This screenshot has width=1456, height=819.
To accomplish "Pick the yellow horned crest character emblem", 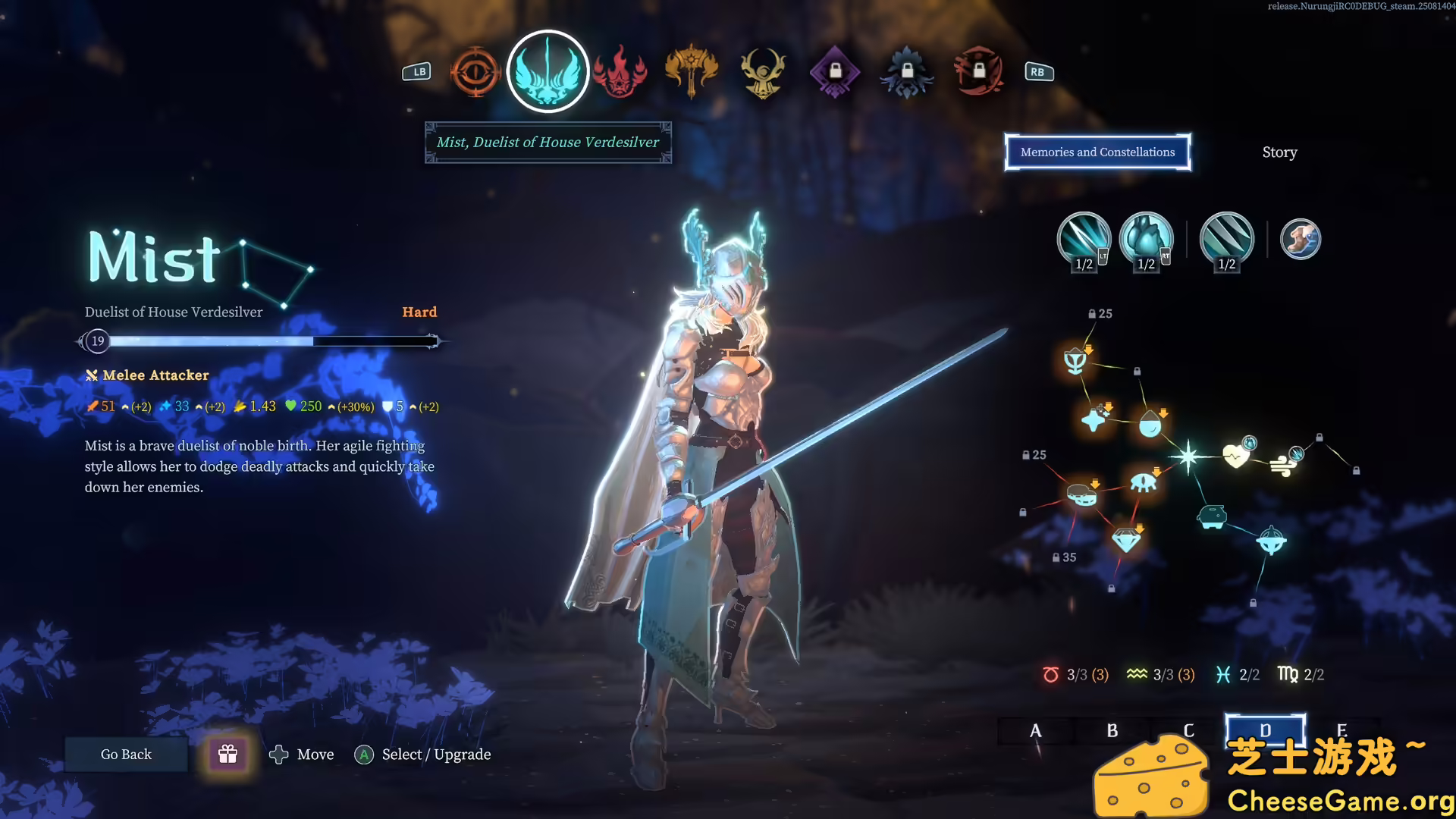I will click(763, 73).
